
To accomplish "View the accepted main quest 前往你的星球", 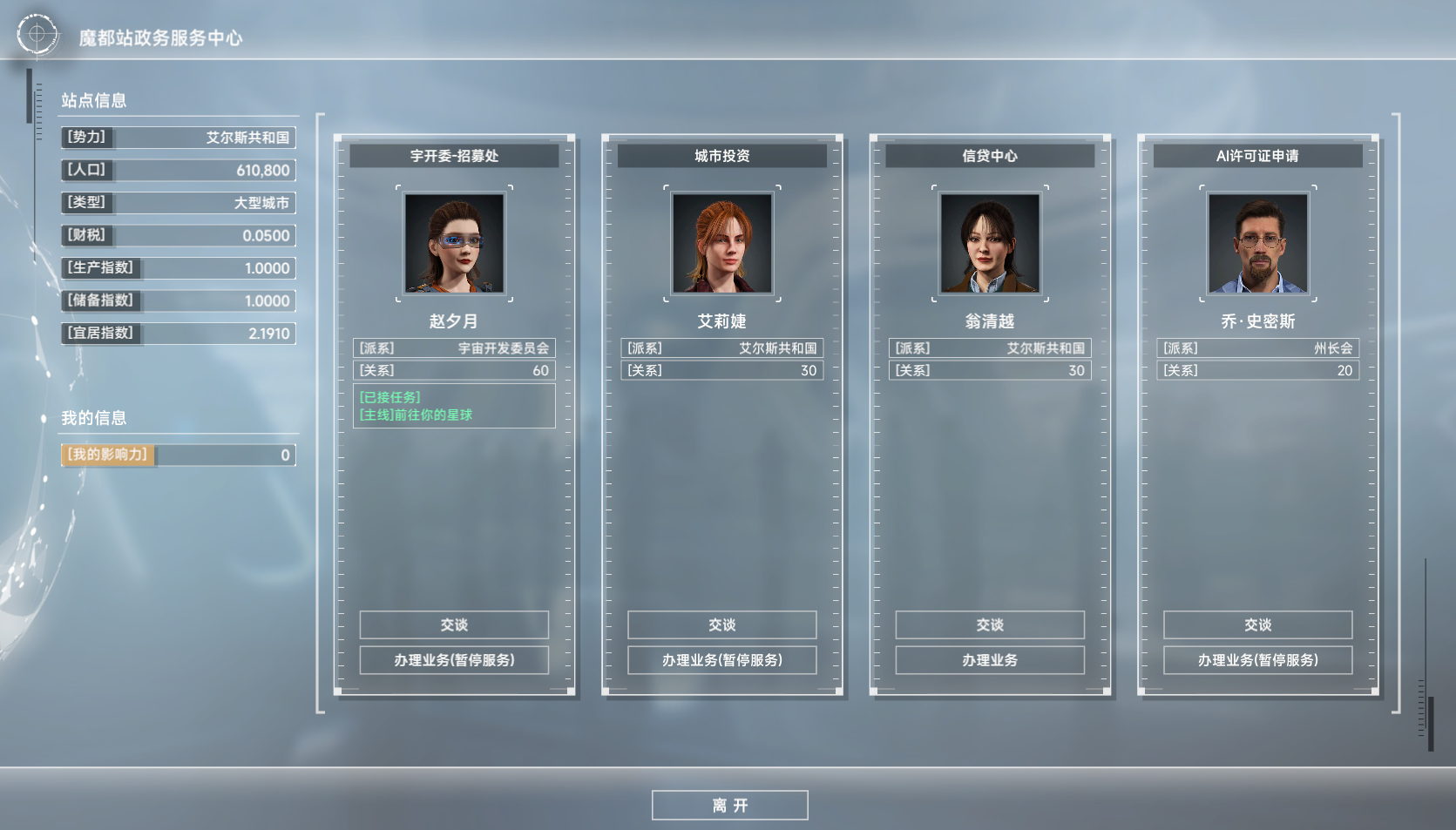I will coord(416,415).
